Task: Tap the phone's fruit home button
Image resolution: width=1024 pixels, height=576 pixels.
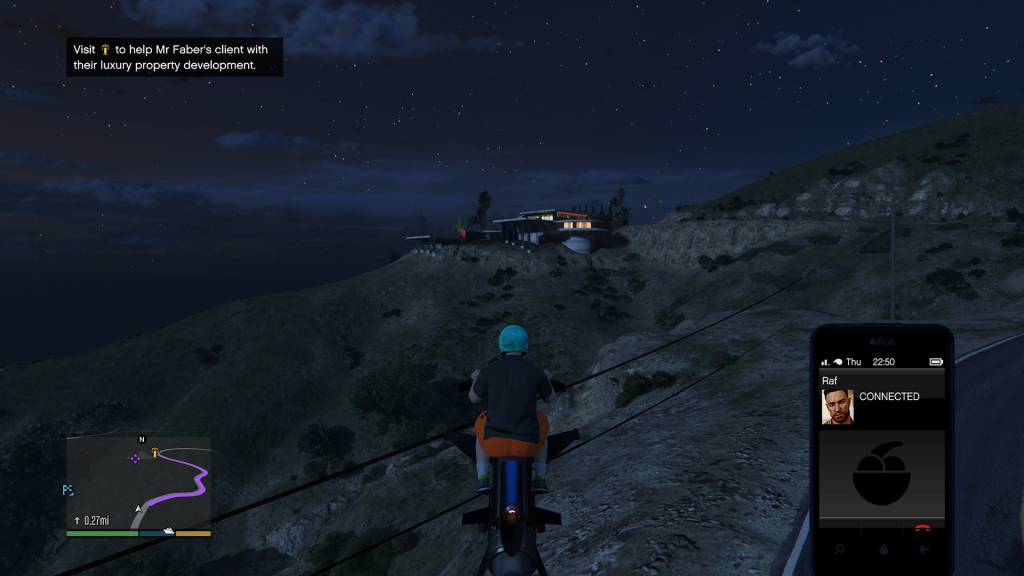Action: [882, 549]
